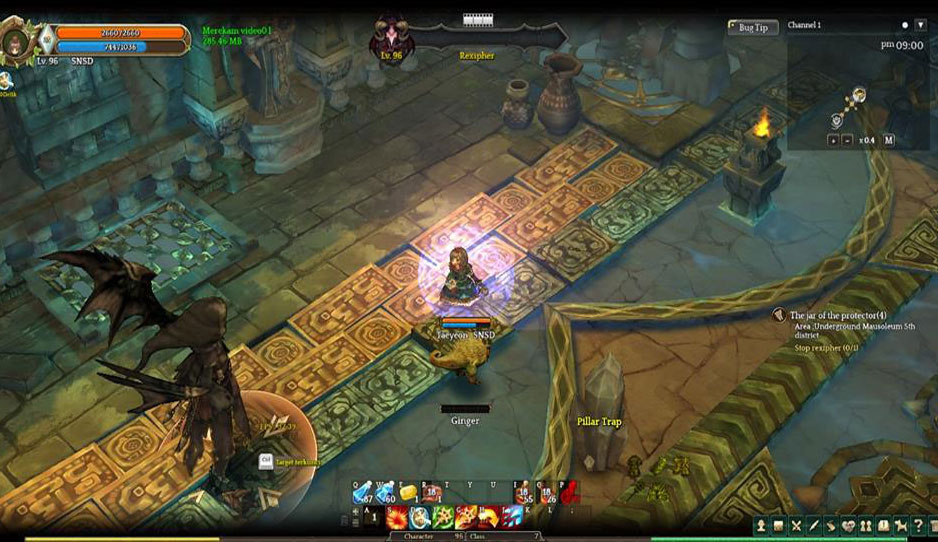Open the crossed swords menu icon
The width and height of the screenshot is (938, 542).
click(796, 526)
